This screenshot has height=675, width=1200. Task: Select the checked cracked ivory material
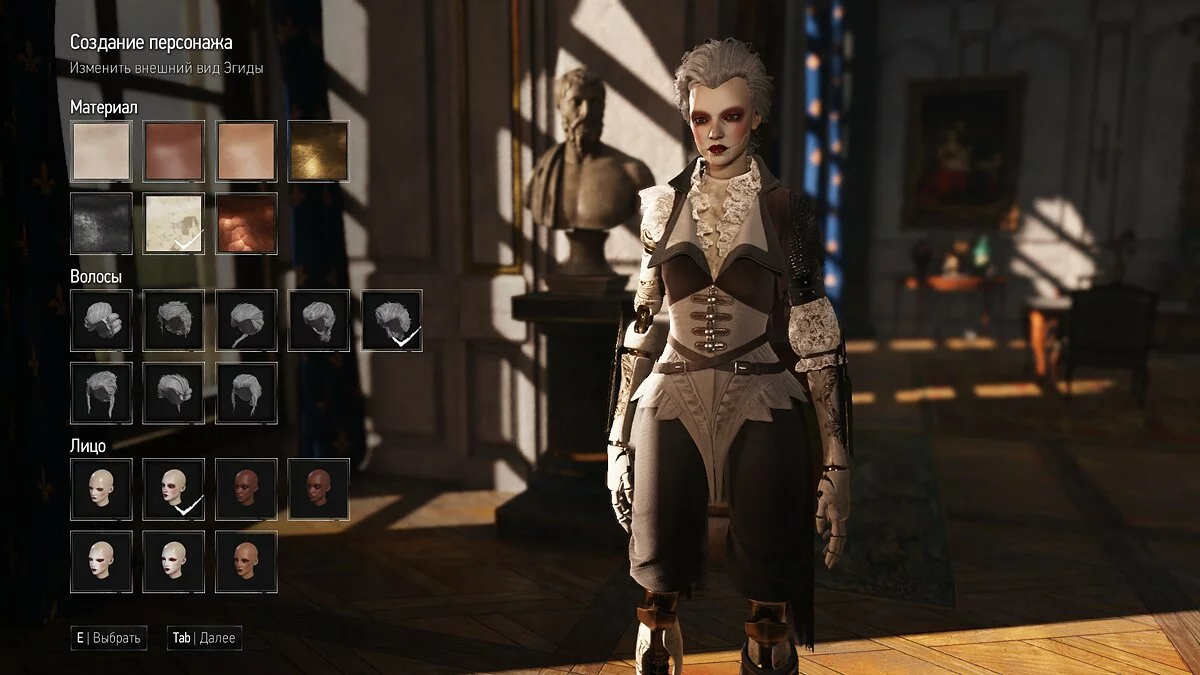coord(174,223)
